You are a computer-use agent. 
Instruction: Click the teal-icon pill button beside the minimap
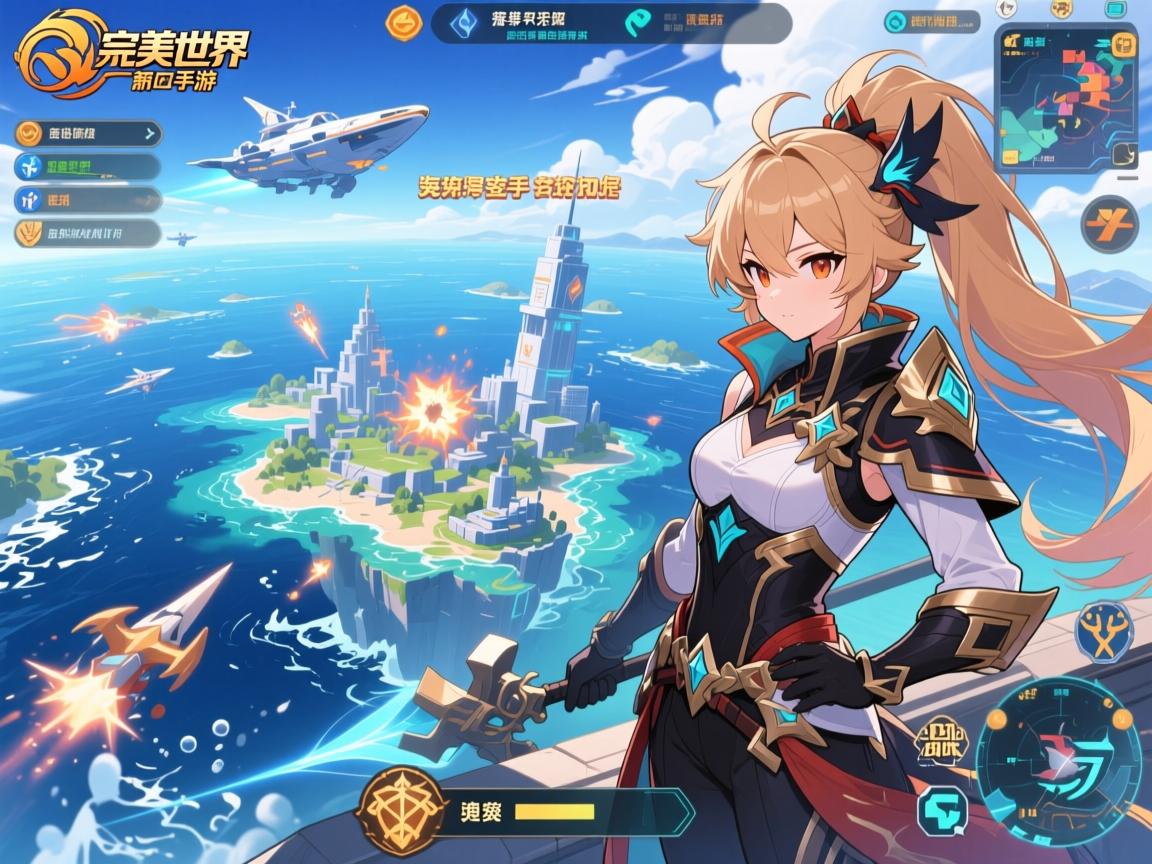click(x=934, y=21)
